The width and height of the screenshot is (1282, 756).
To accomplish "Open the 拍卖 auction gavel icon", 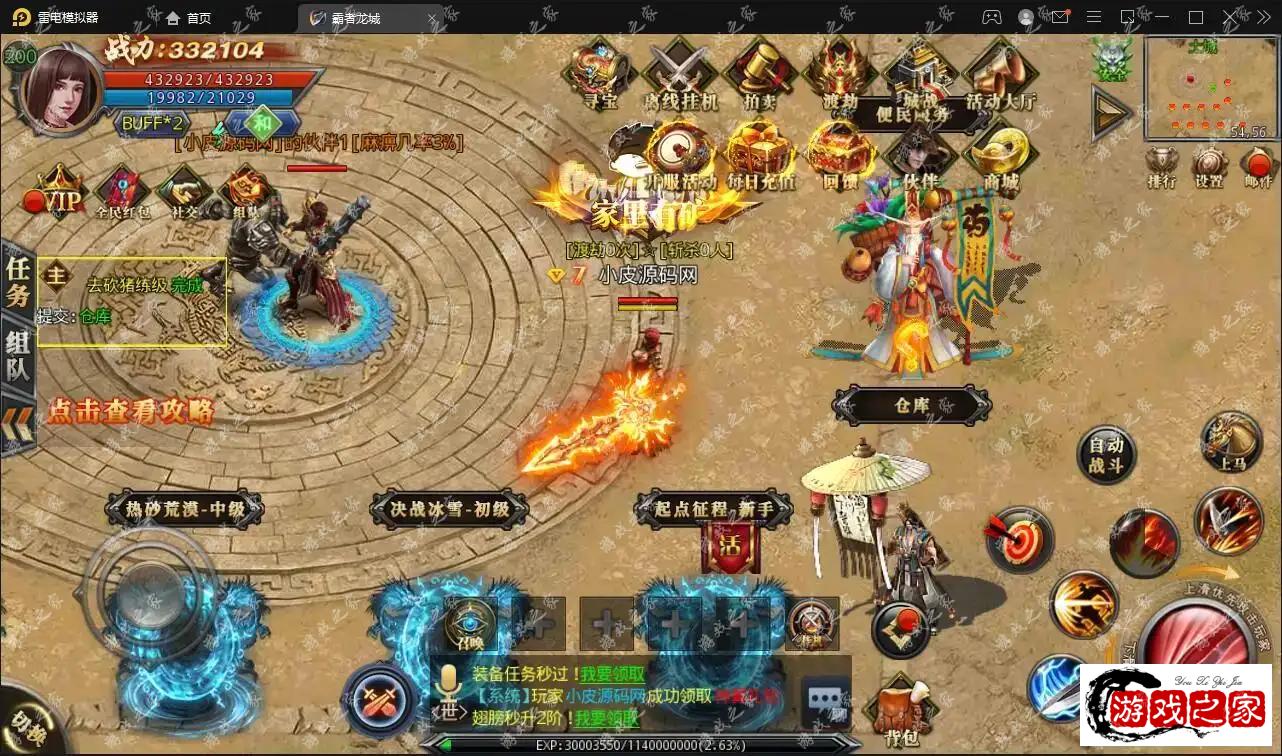I will (x=759, y=72).
